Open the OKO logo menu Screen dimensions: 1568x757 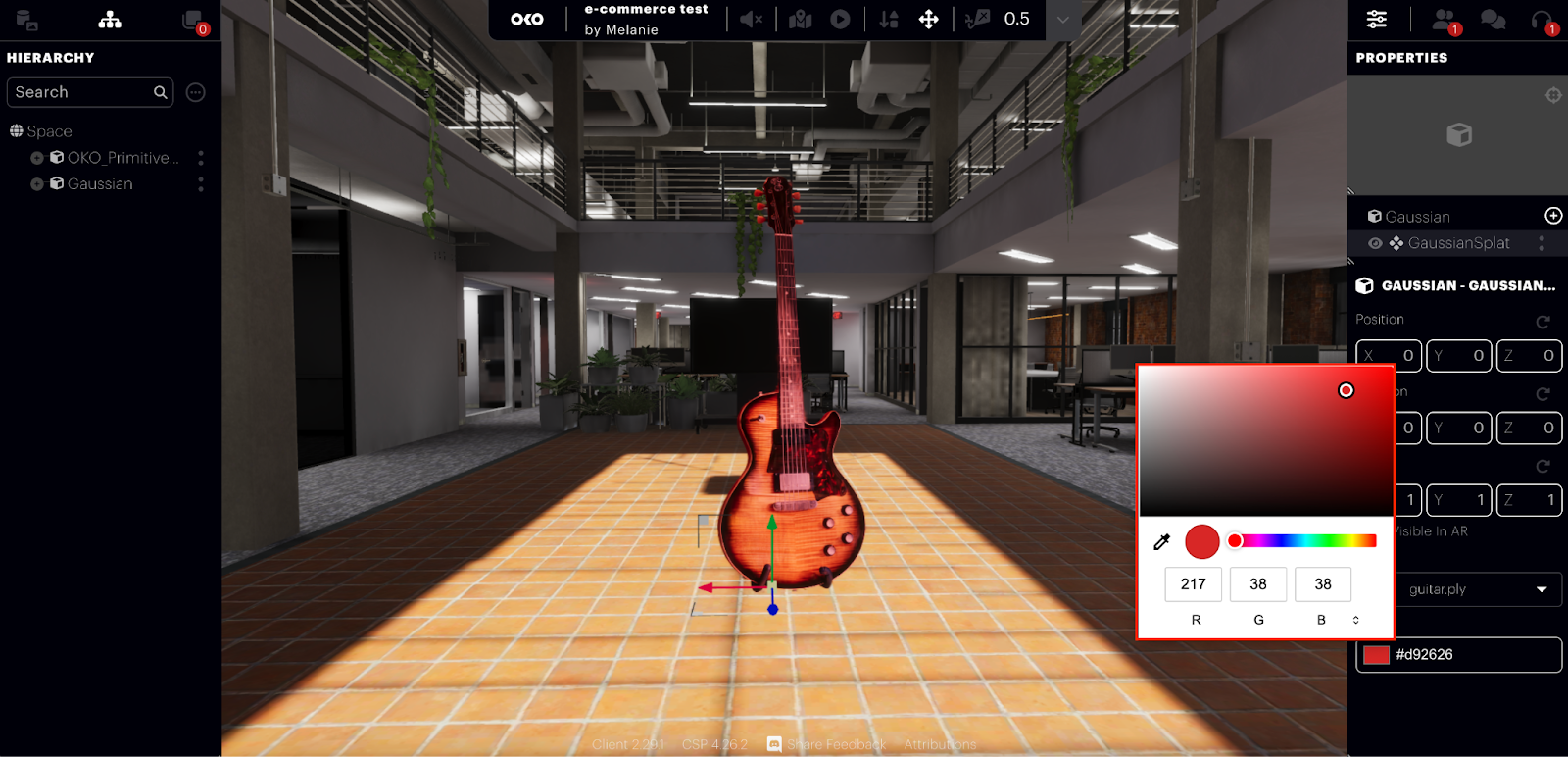tap(527, 20)
